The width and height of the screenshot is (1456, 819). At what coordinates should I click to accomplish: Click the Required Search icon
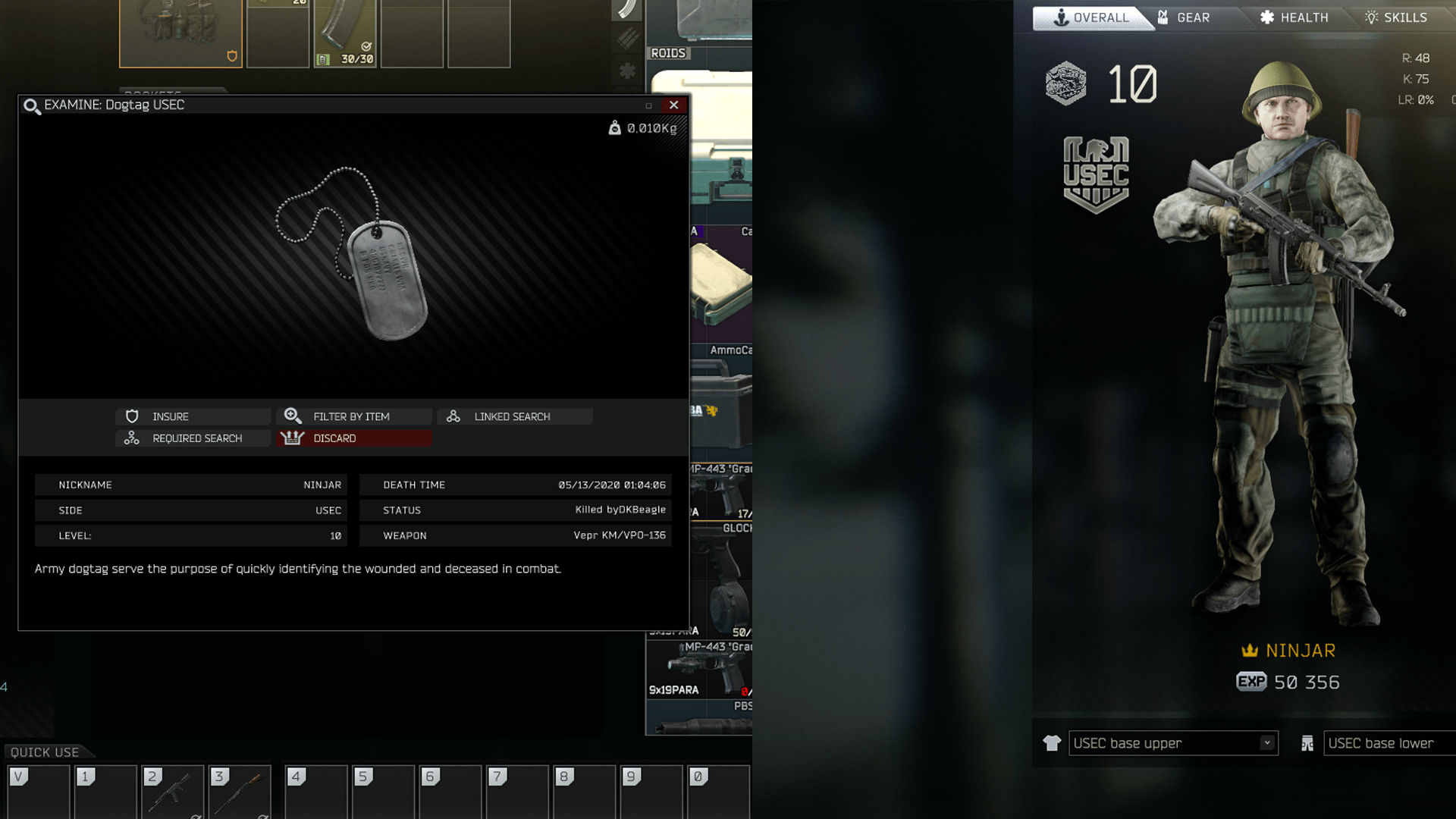132,438
